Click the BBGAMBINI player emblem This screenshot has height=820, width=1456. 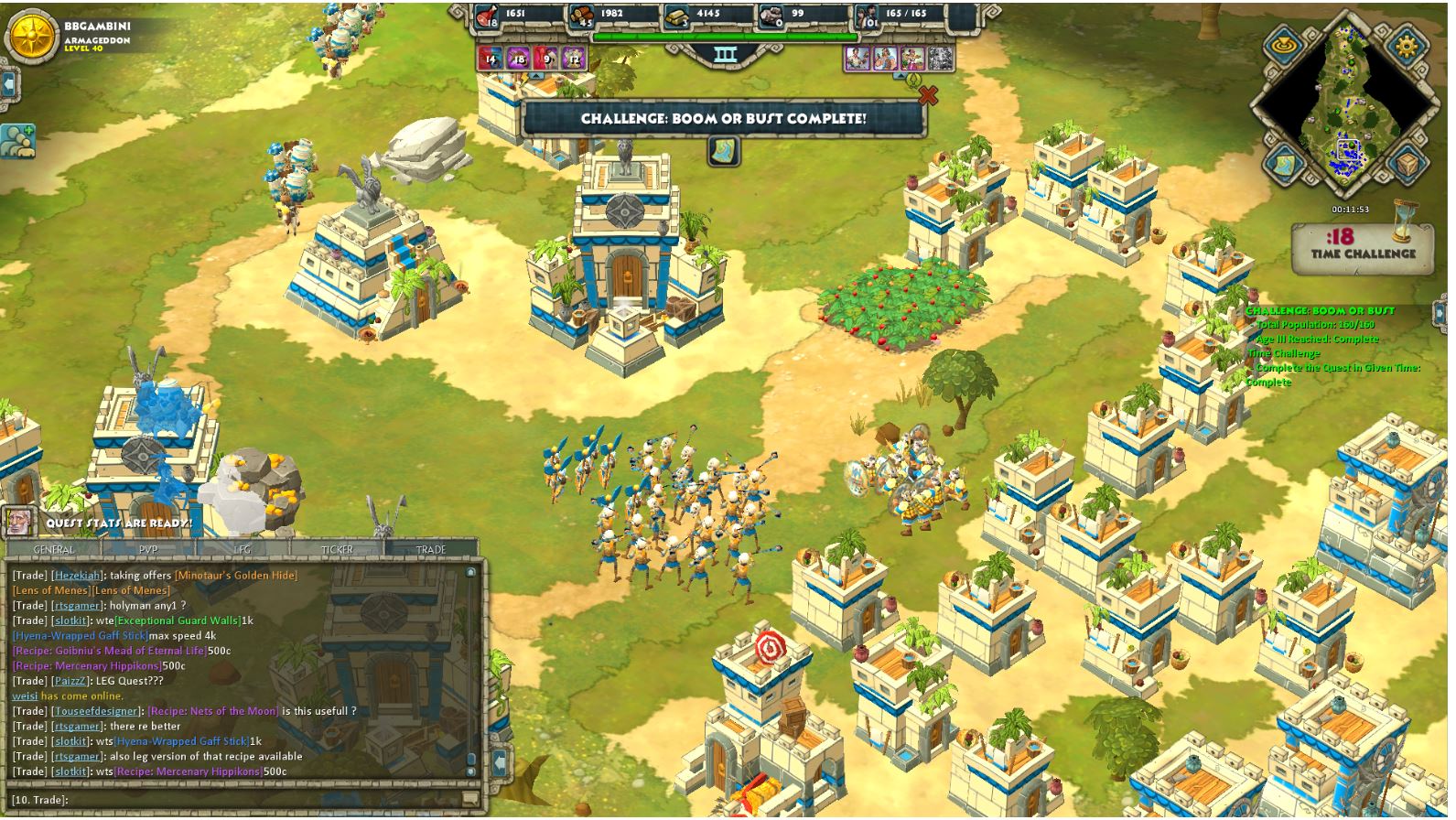click(31, 37)
